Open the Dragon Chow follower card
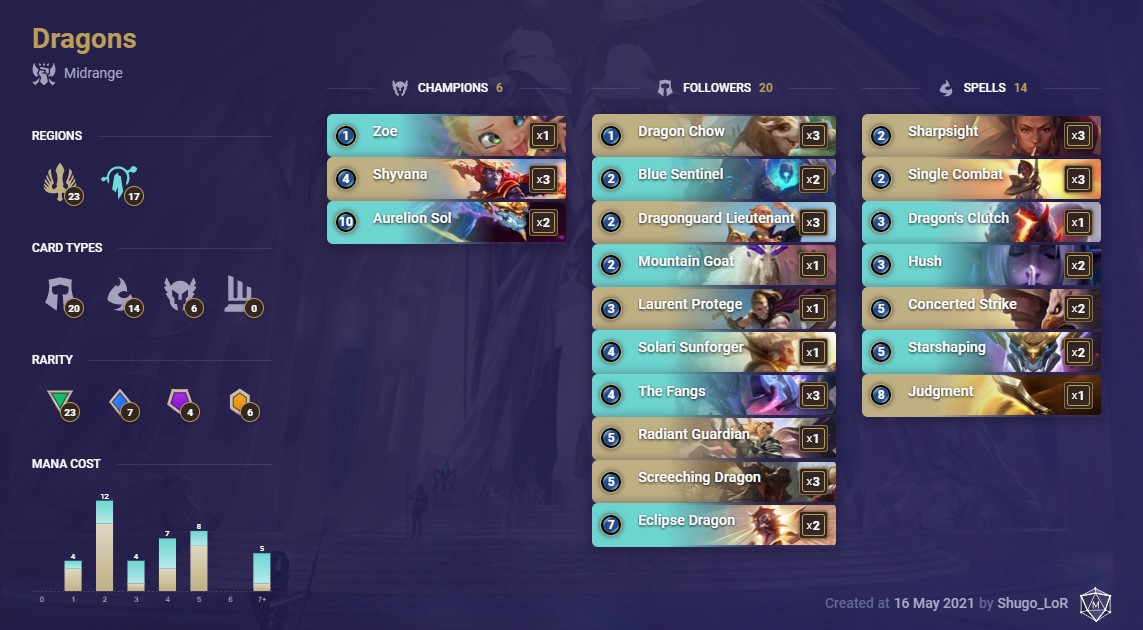This screenshot has height=630, width=1143. pos(712,135)
